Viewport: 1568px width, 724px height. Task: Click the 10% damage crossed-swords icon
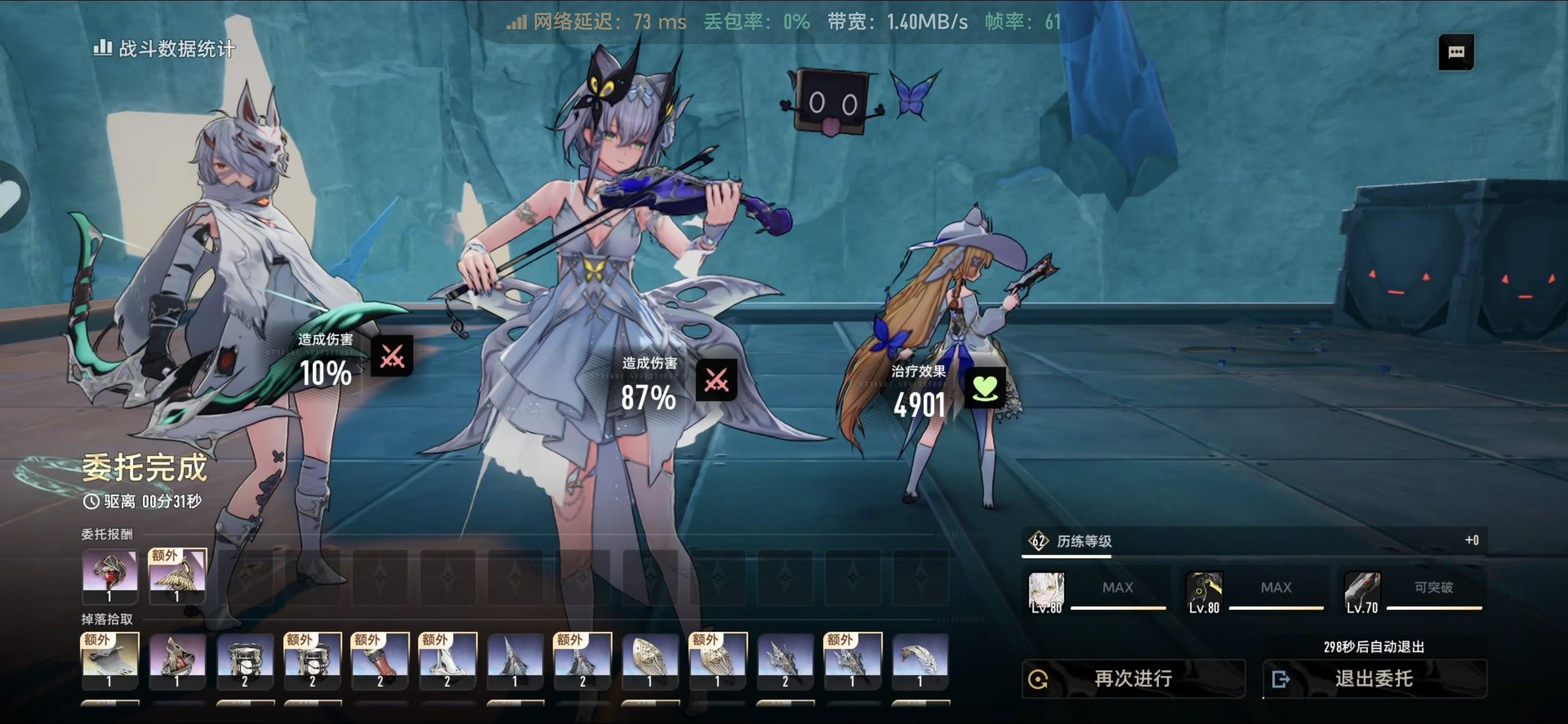pos(392,356)
